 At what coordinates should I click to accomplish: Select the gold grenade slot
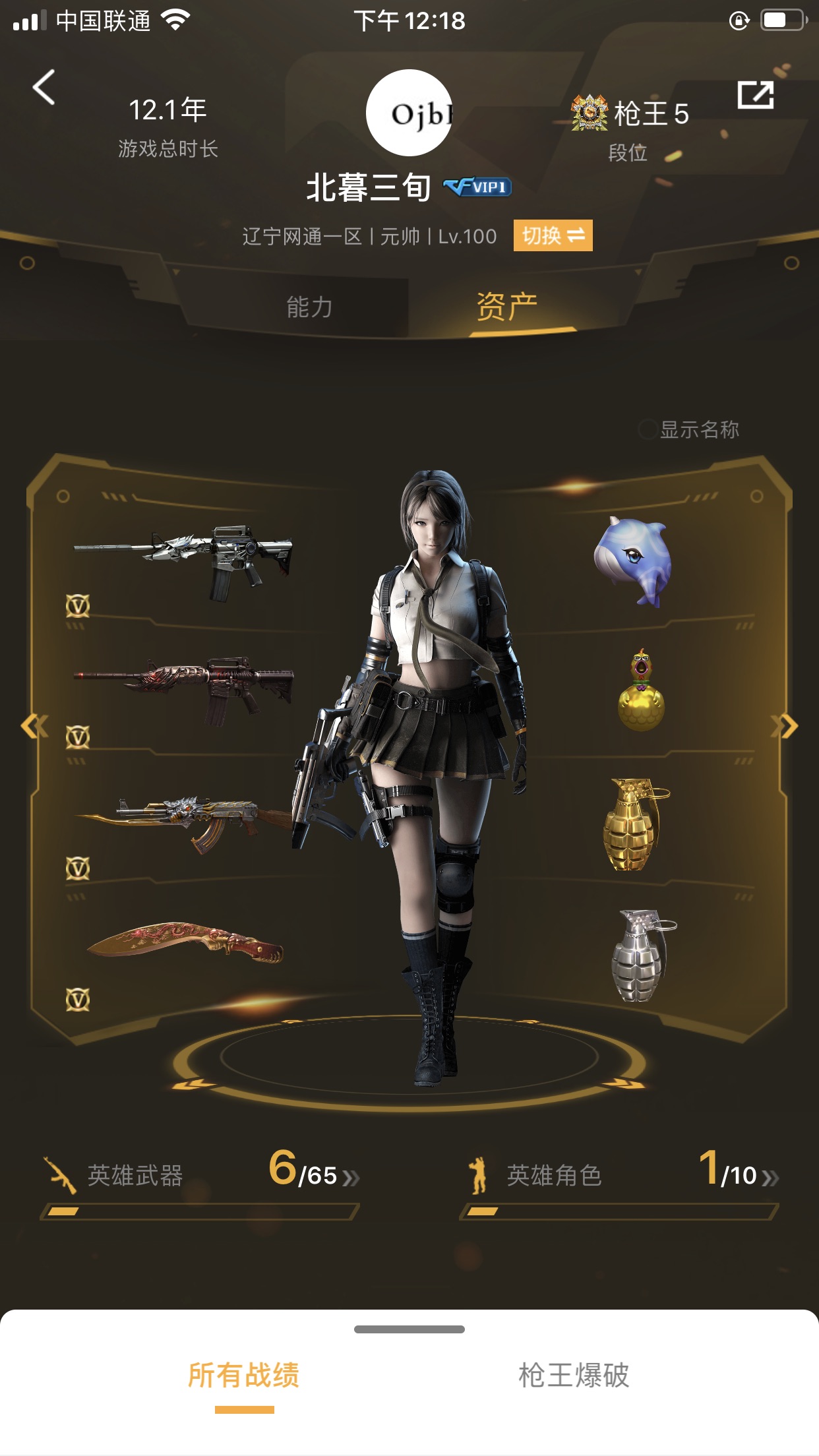(x=634, y=824)
